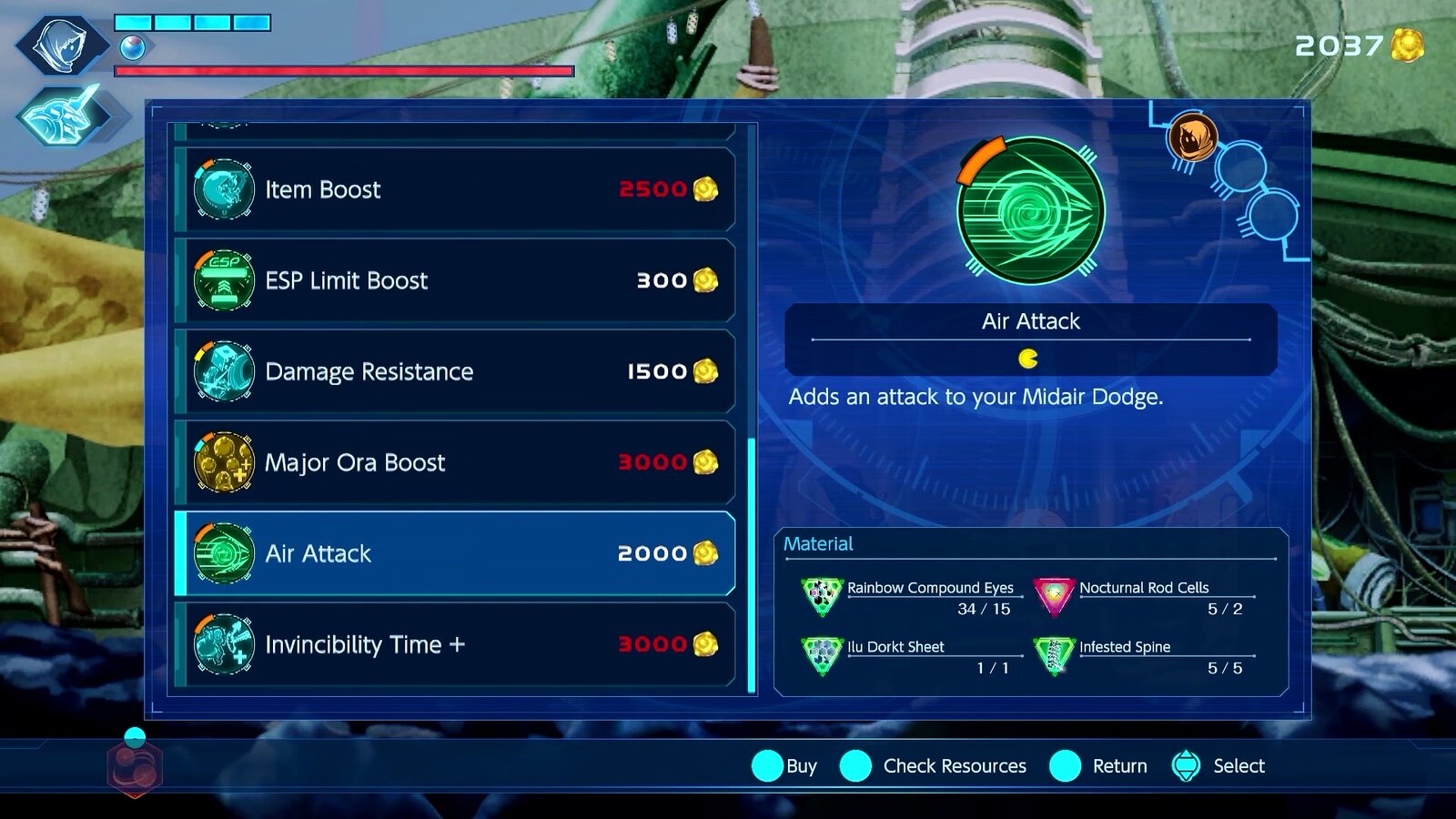Click the orange hooded character portrait
Viewport: 1456px width, 819px height.
tap(1192, 138)
